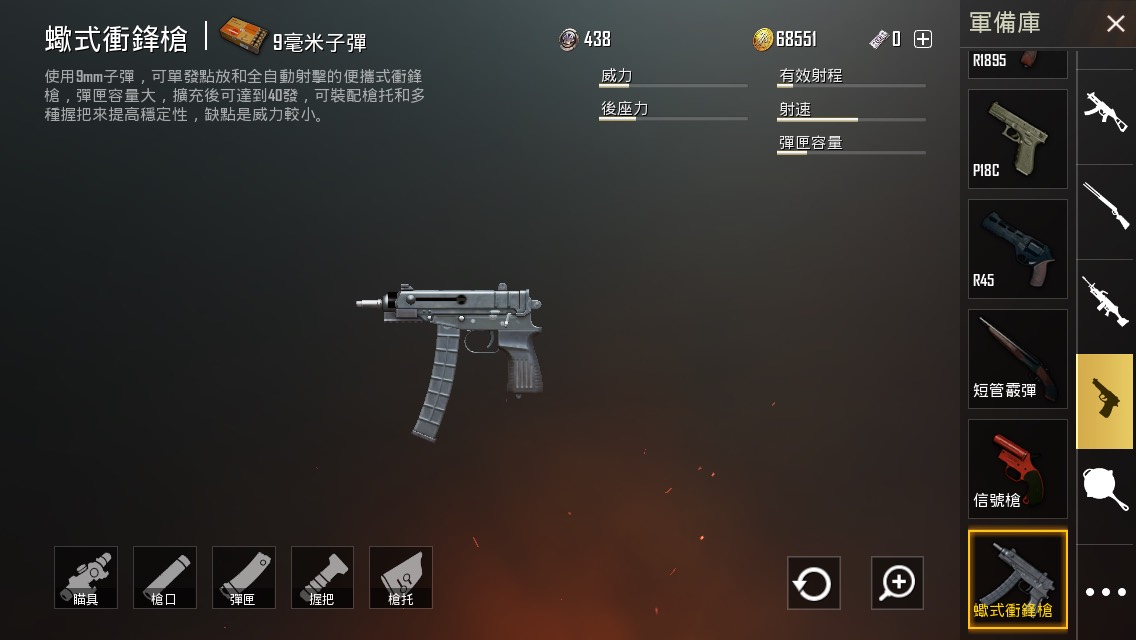
Task: Select the 蠍式衝鋒槍 Skorpion entry
Action: pyautogui.click(x=1017, y=579)
